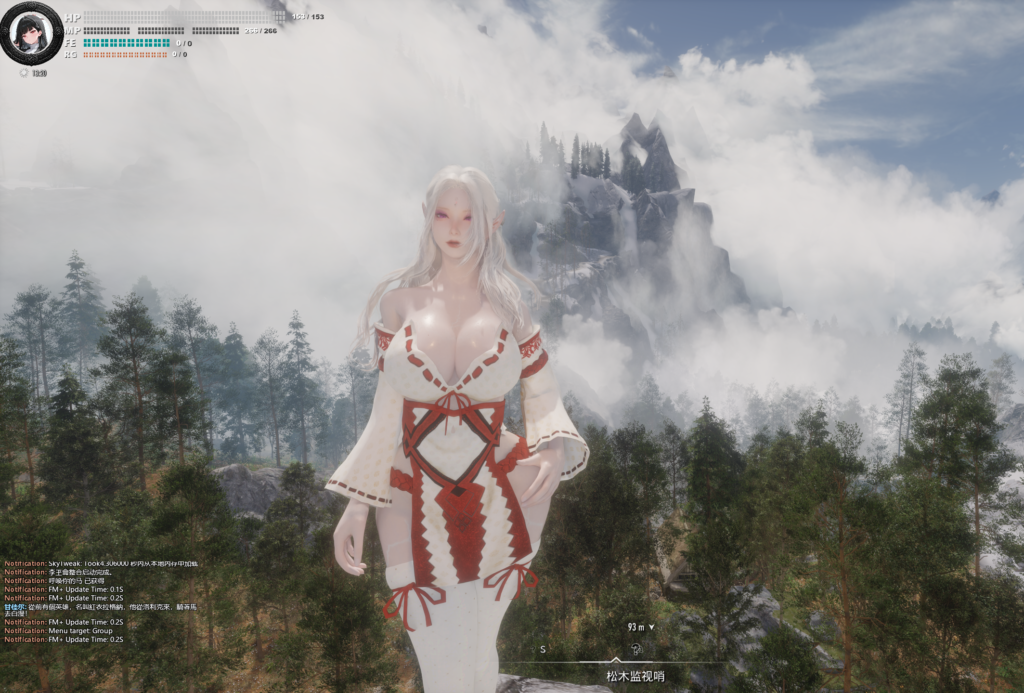1024x693 pixels.
Task: Click the notification log panel
Action: [x=101, y=601]
